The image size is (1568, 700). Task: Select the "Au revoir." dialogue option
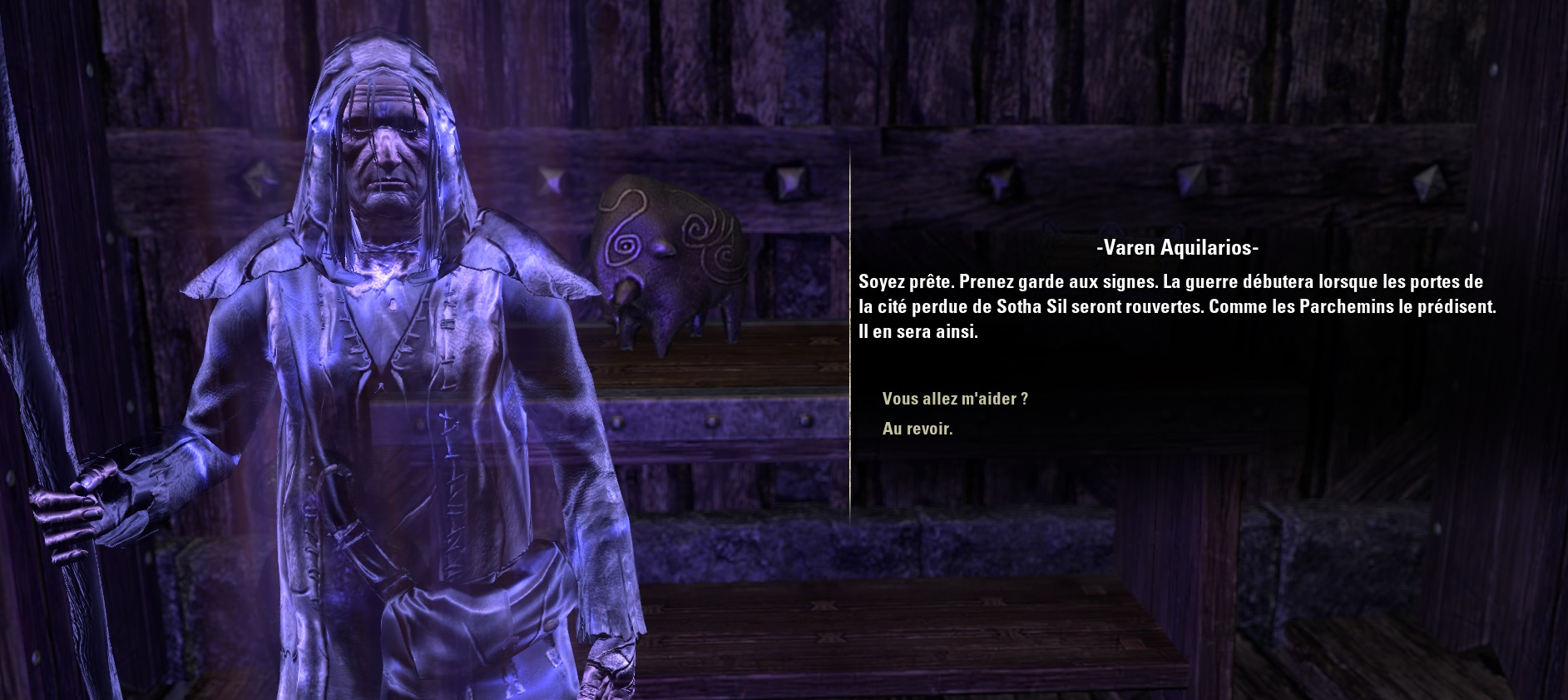coord(917,429)
